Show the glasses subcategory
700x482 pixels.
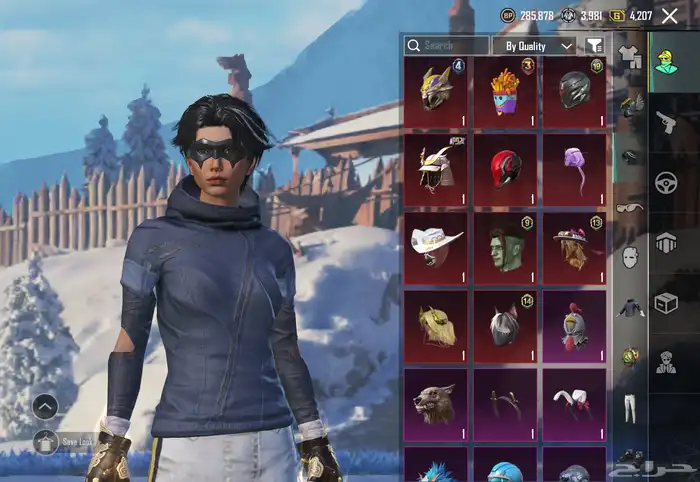coord(629,207)
